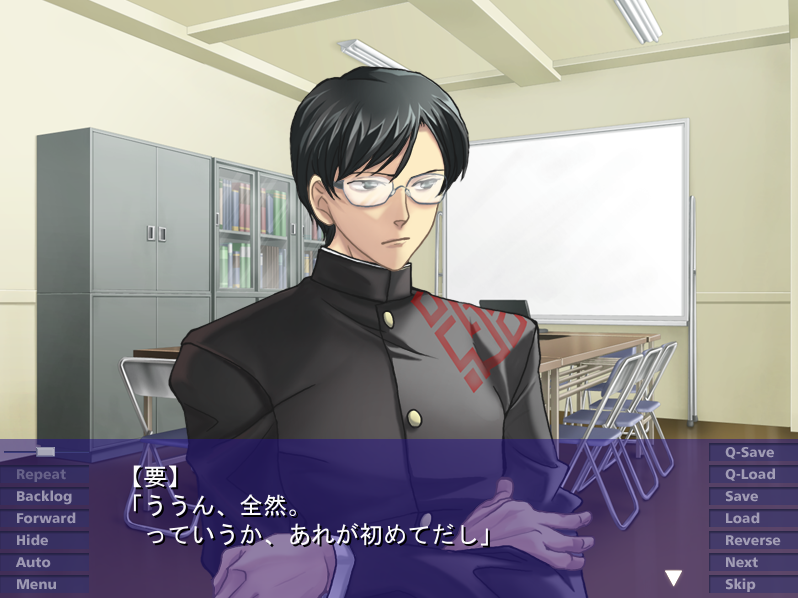Open the Save screen
This screenshot has width=798, height=598.
(x=742, y=497)
